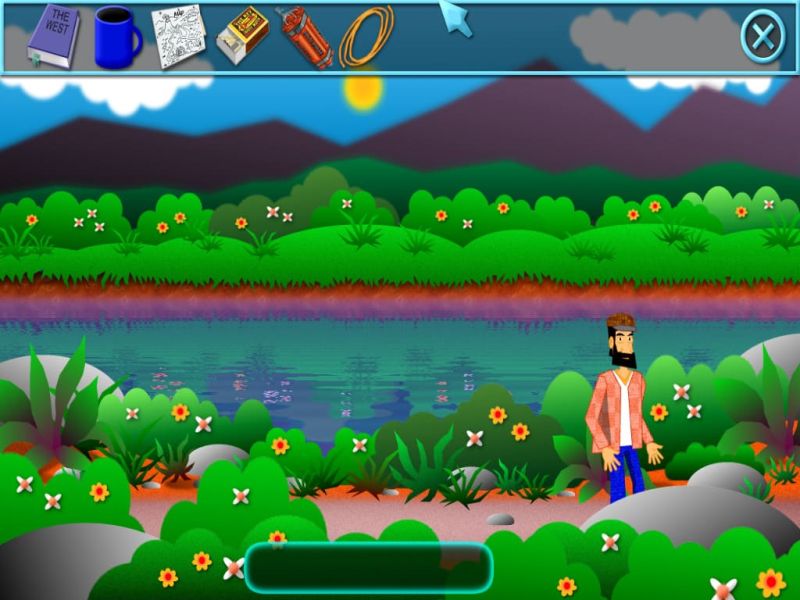Select 'The West' book in inventory
Screen dimensions: 800x600
tap(52, 37)
